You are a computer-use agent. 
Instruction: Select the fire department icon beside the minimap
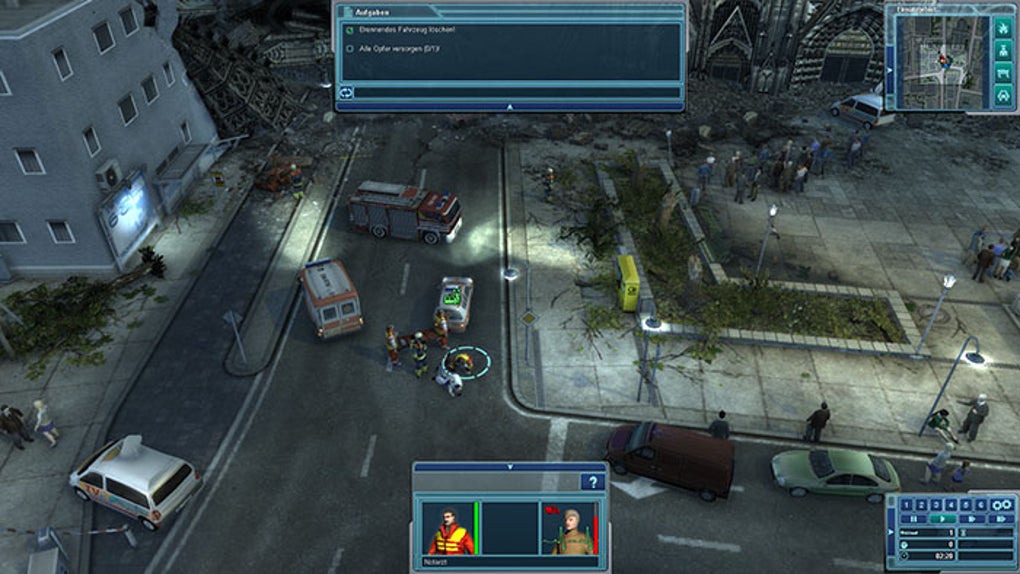(1002, 29)
